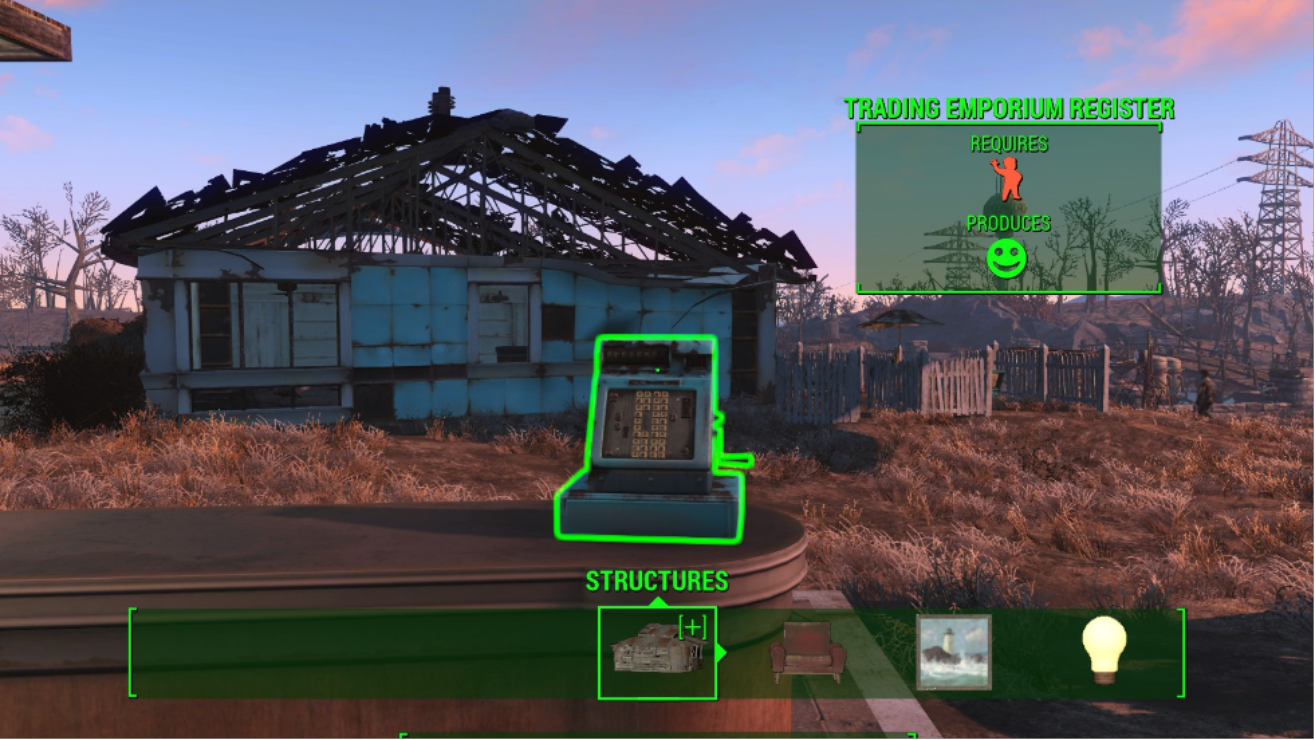Viewport: 1315px width, 740px height.
Task: Open the lighthouse painting decorations category
Action: click(954, 652)
